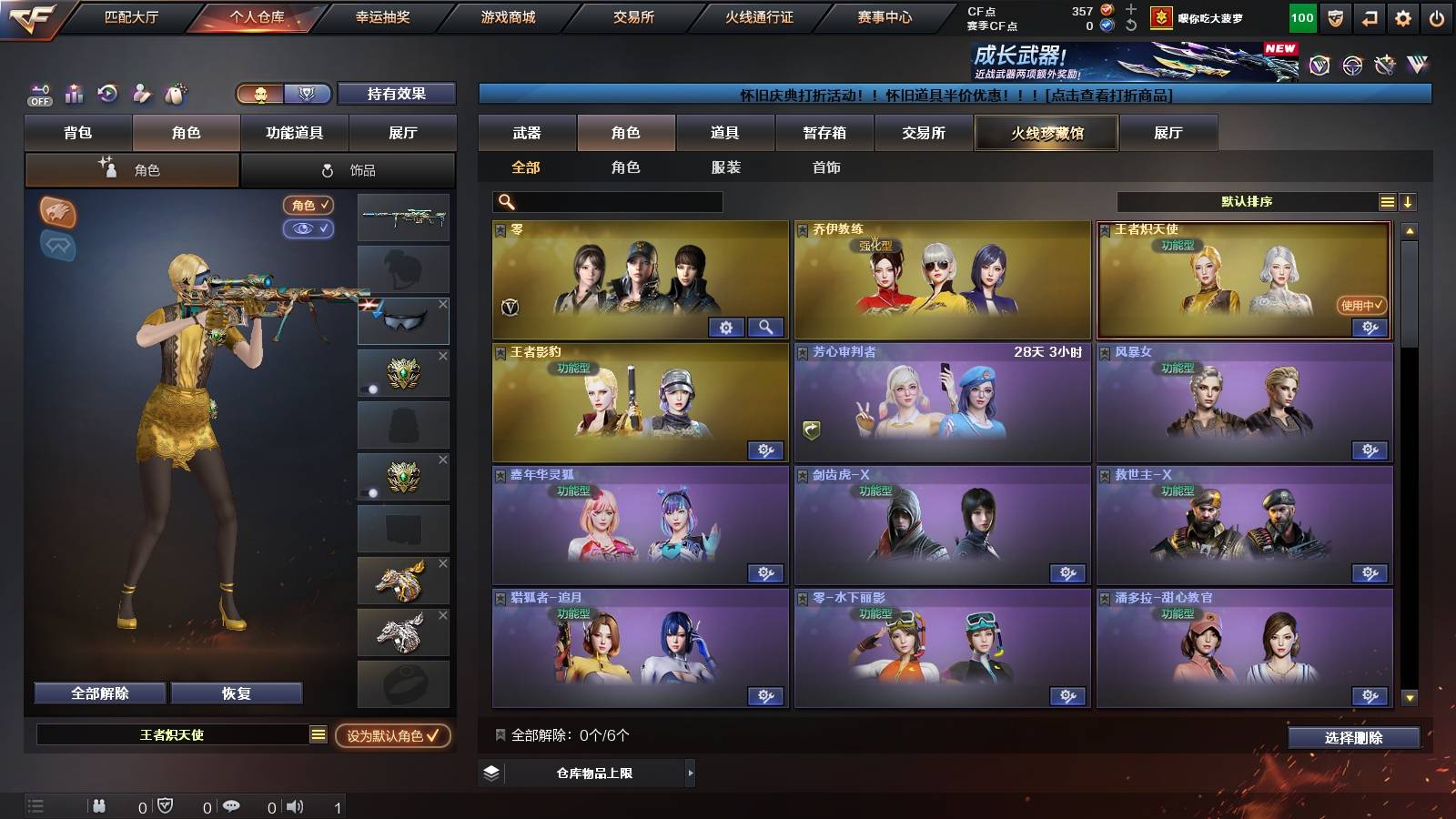
Task: Open the magnifier search icon on 零 card
Action: (x=765, y=327)
